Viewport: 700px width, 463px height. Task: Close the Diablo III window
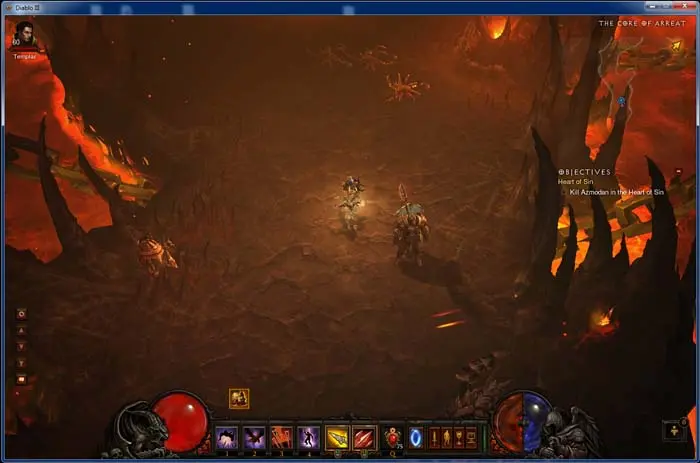[x=683, y=7]
